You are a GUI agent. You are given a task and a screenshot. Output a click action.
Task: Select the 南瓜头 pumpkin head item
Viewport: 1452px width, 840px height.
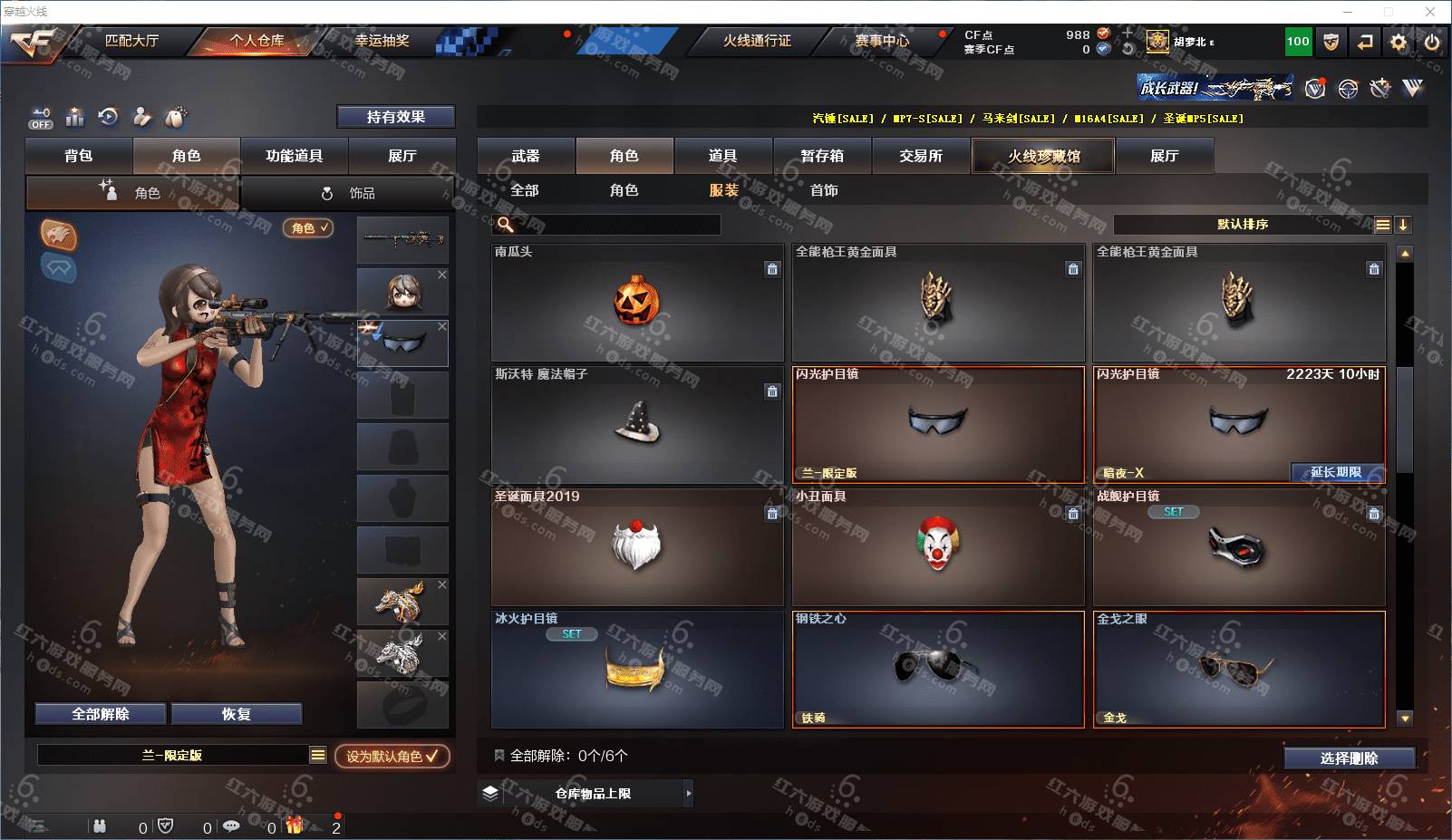tap(636, 304)
